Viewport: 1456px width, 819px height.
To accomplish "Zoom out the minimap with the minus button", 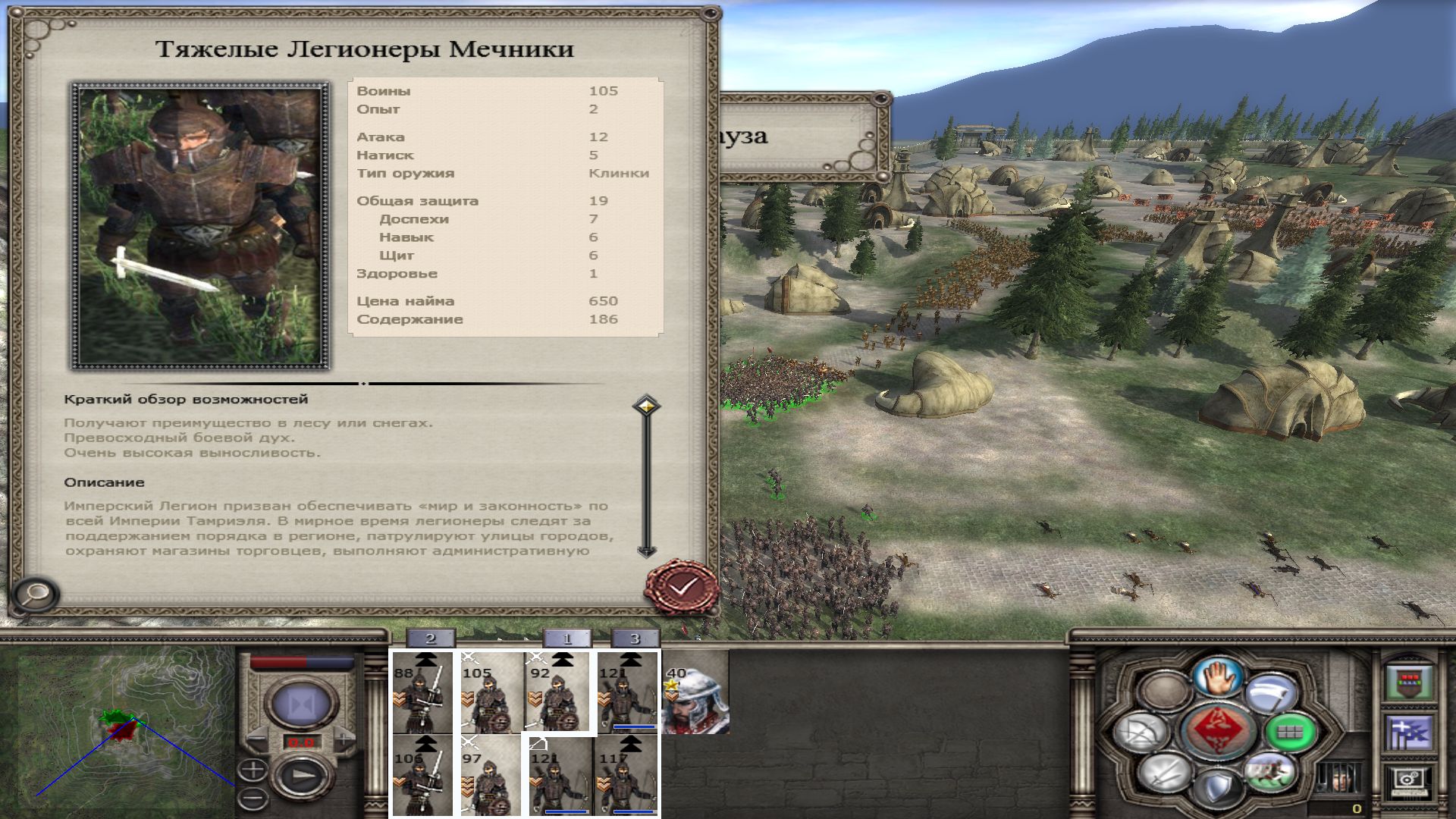I will click(x=253, y=798).
